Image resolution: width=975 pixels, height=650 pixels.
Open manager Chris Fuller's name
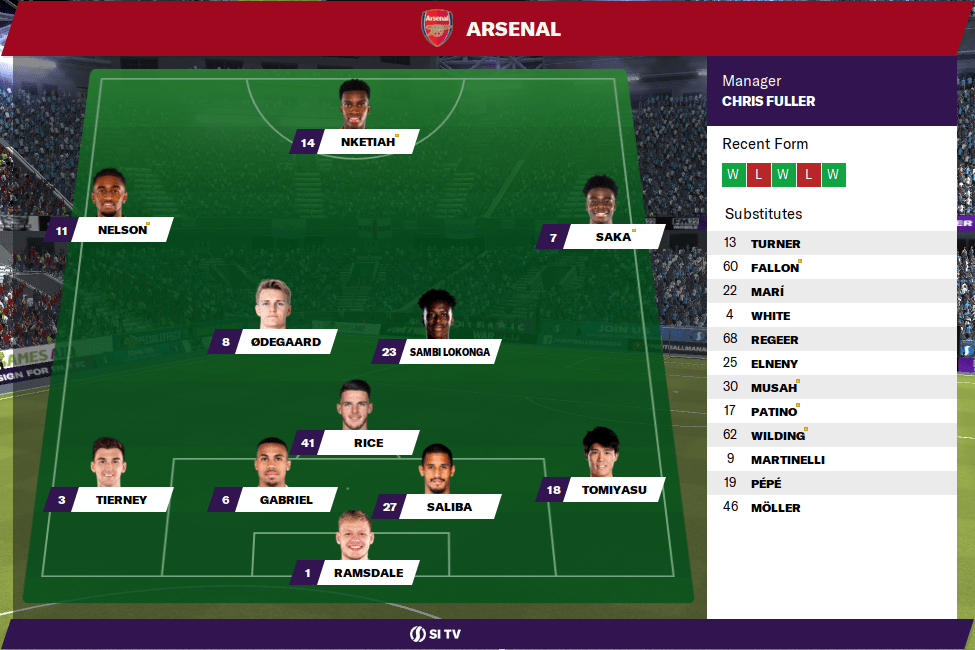coord(768,101)
